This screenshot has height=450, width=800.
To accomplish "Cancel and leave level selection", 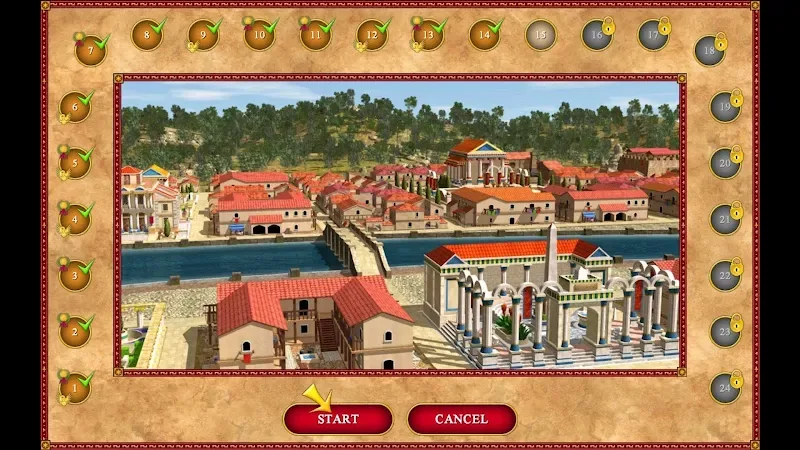I will click(461, 419).
